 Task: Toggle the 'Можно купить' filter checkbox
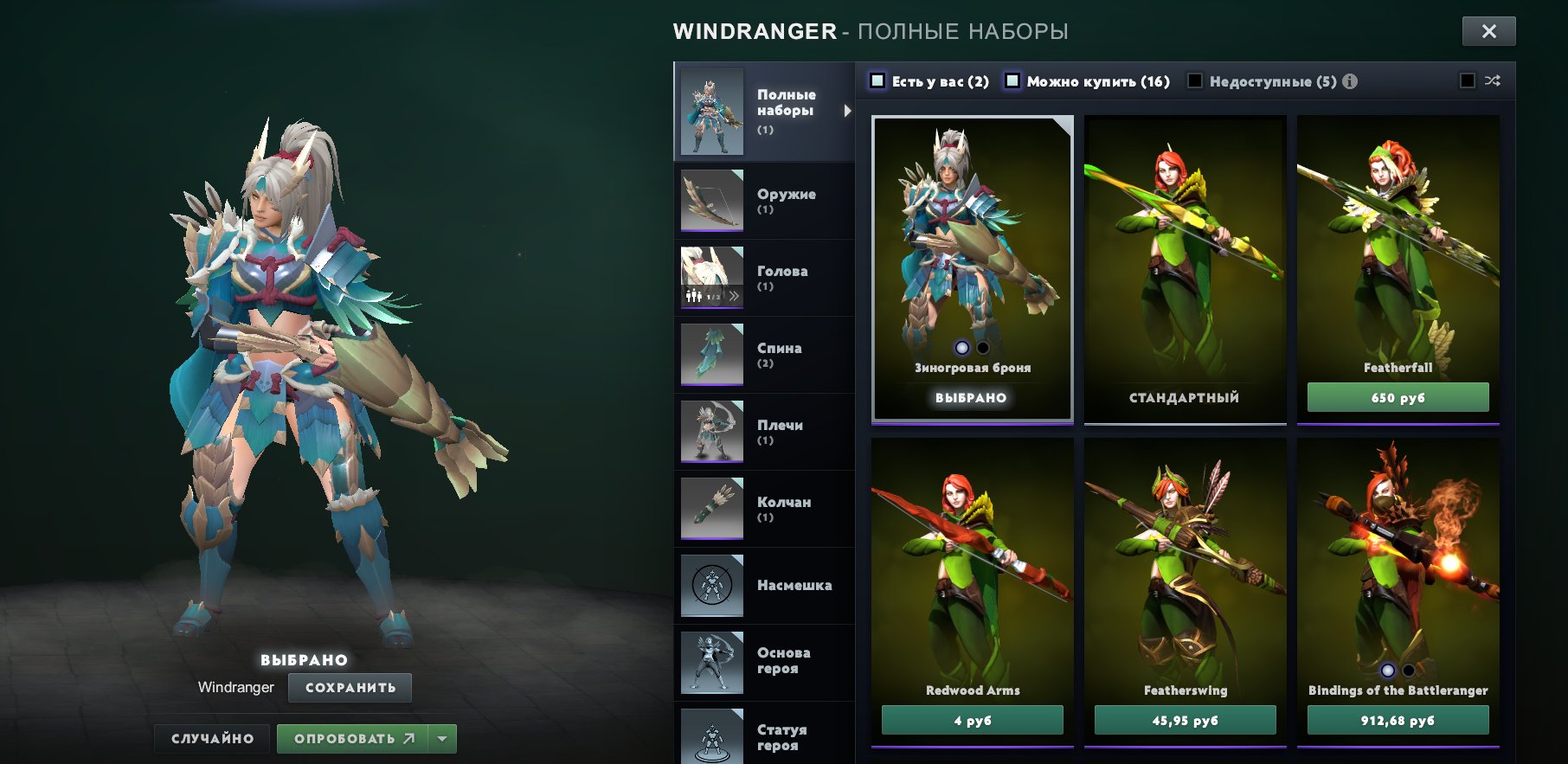click(1012, 80)
